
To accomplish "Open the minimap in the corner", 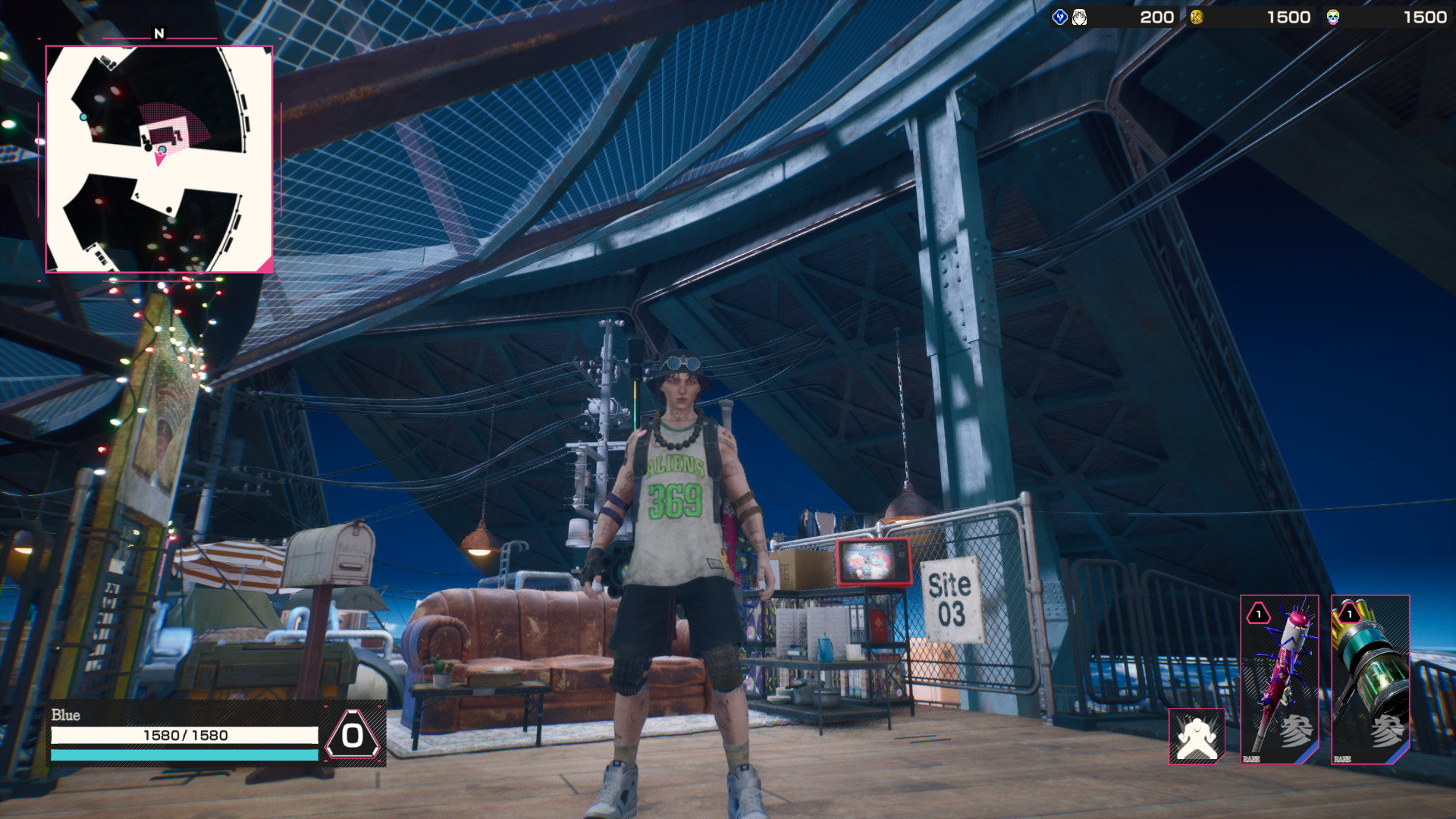I will tap(159, 159).
